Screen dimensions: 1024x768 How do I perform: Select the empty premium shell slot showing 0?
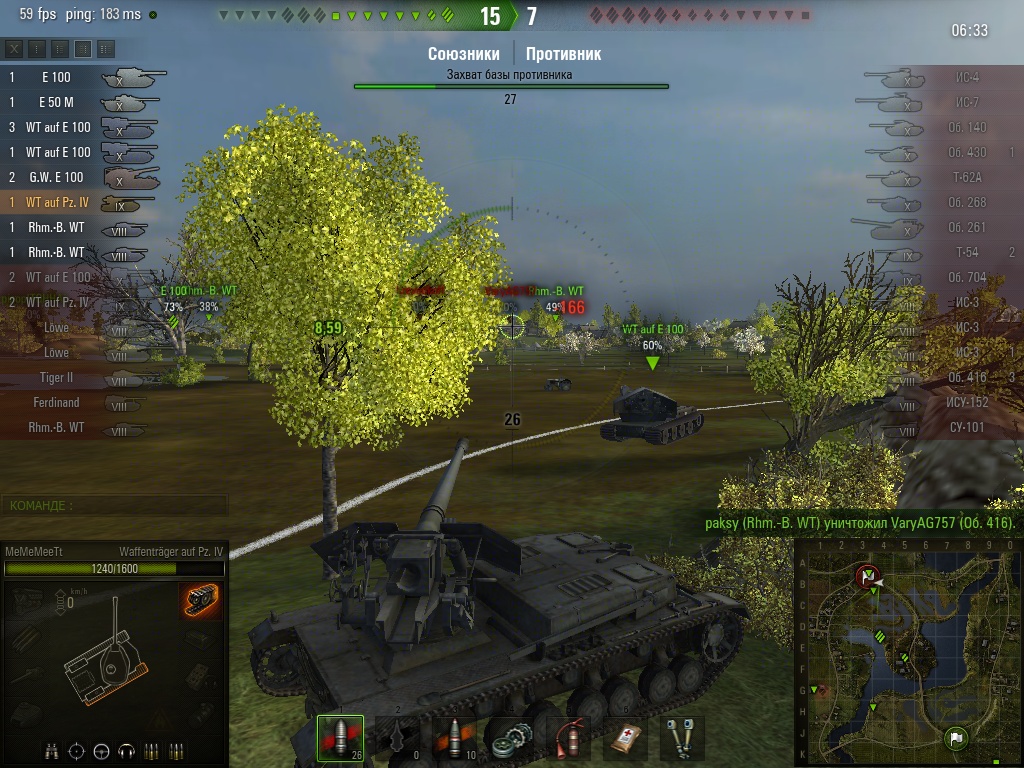(397, 738)
